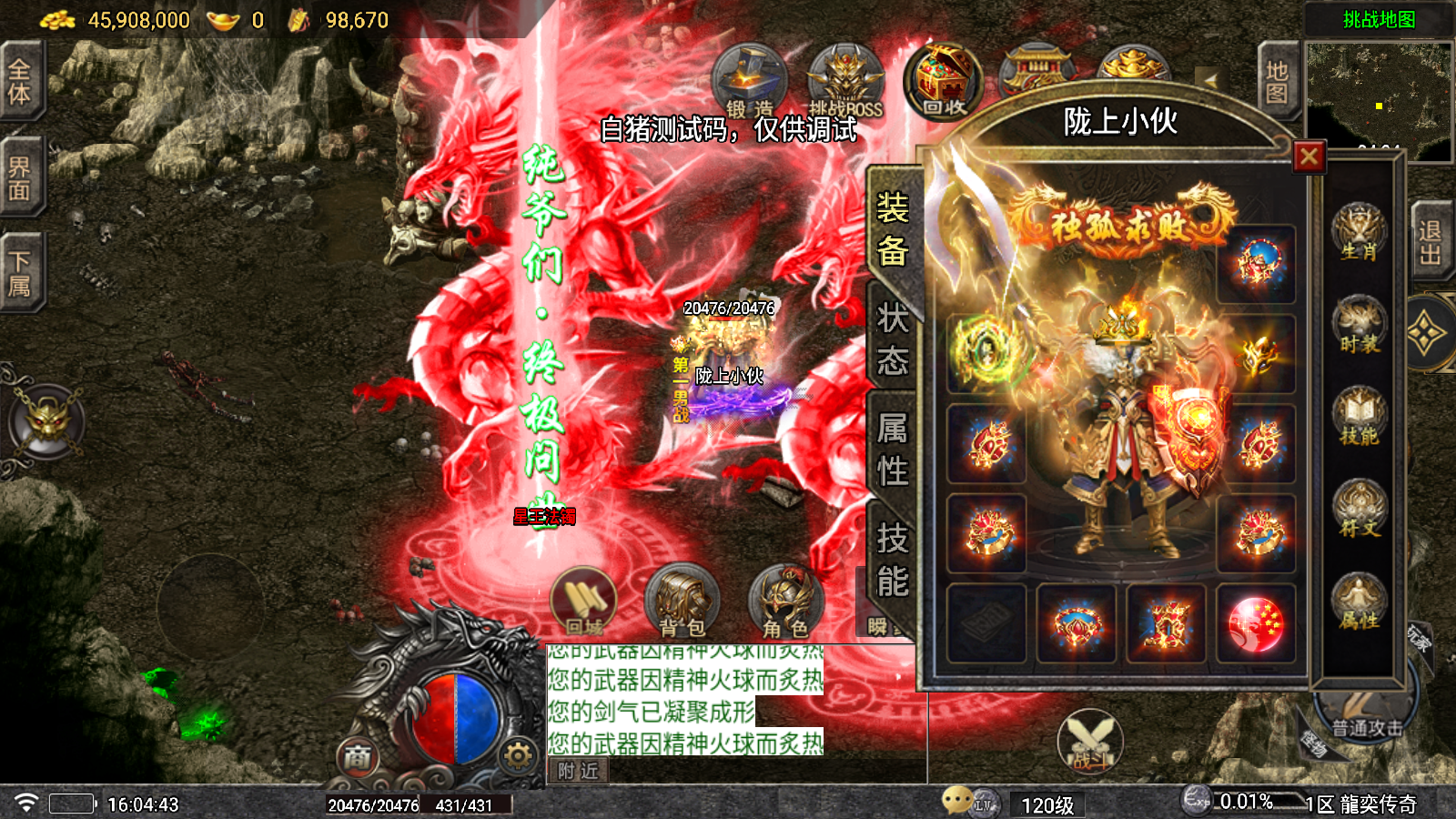This screenshot has height=819, width=1456.
Task: Open the 时装 costume section
Action: [1359, 326]
